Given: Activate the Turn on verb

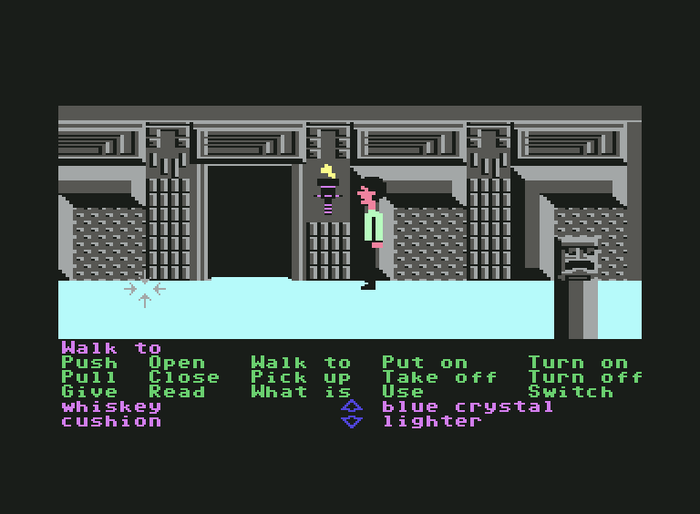Looking at the screenshot, I should pyautogui.click(x=578, y=363).
